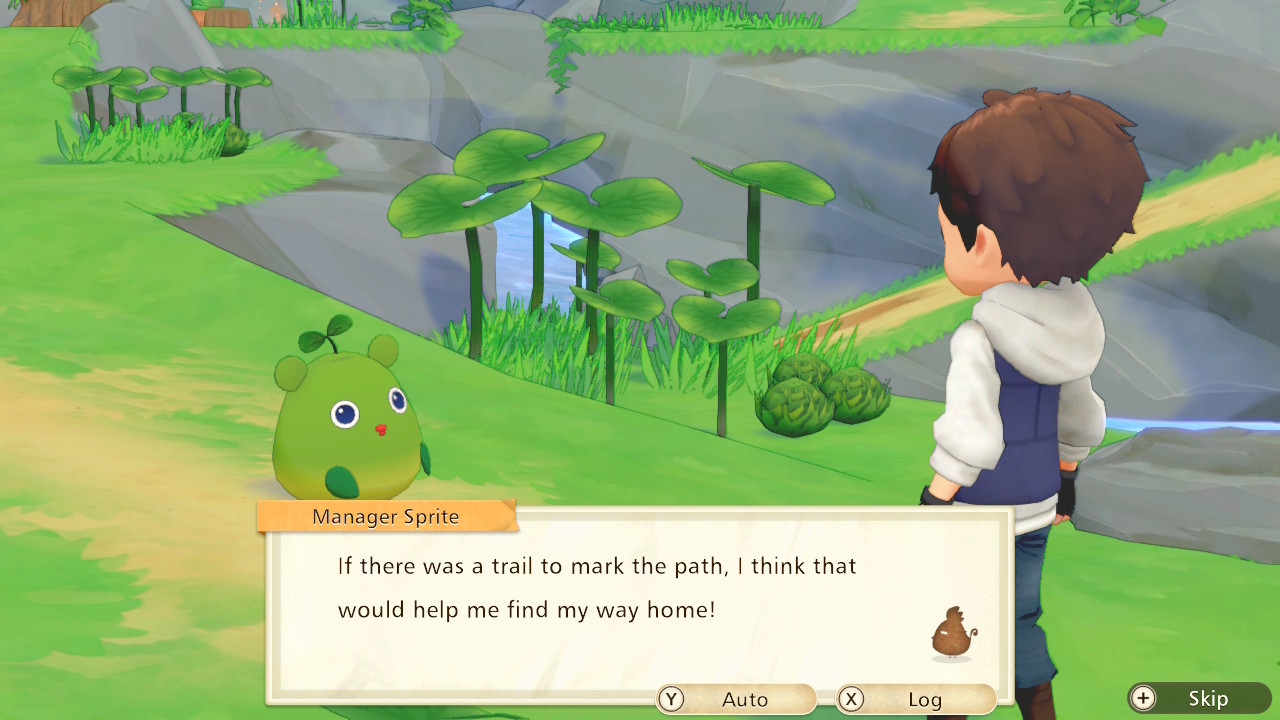Viewport: 1280px width, 720px height.
Task: Toggle Auto dialogue advance
Action: coord(735,699)
